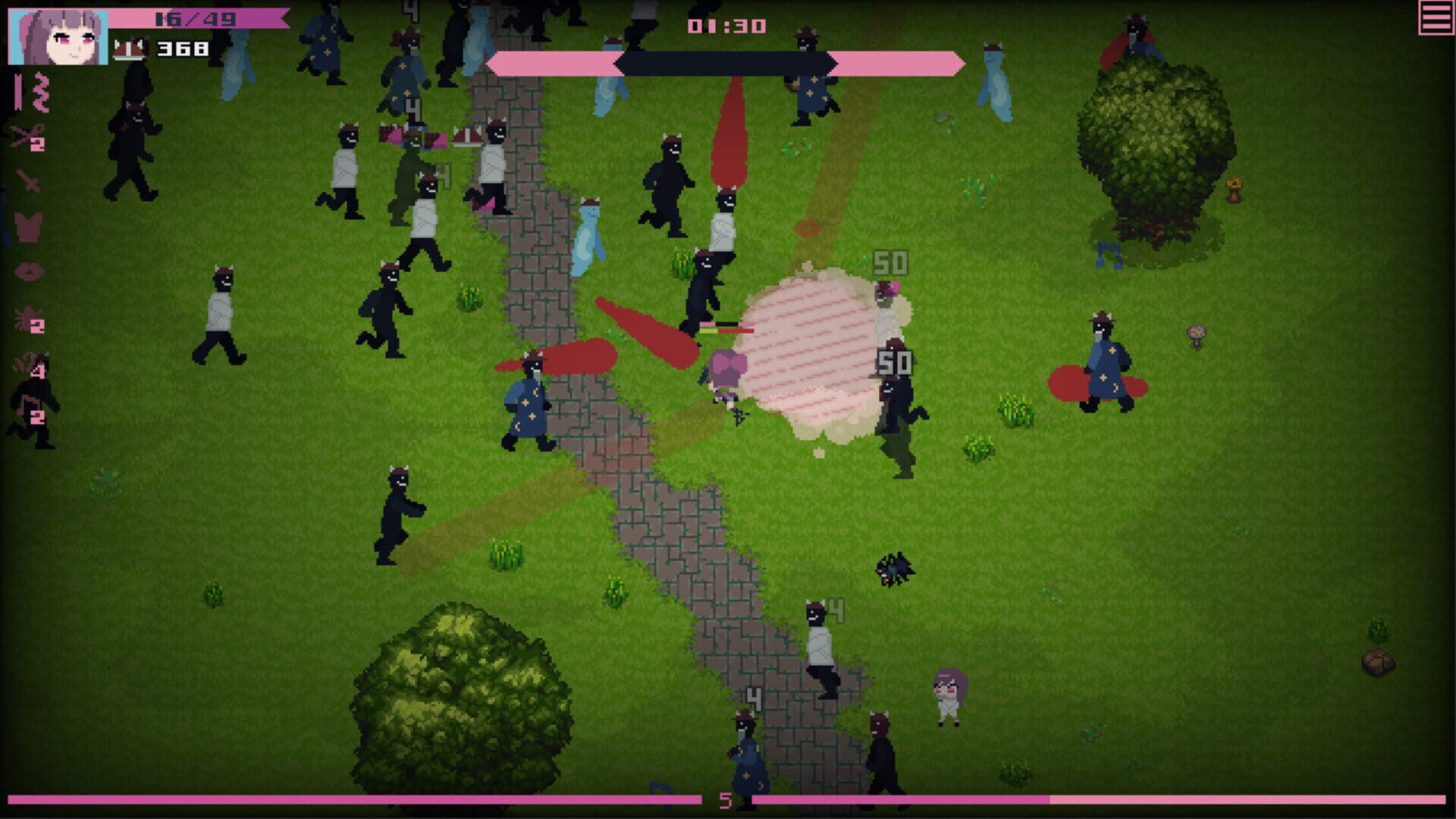Image resolution: width=1456 pixels, height=819 pixels.
Task: Select the lips skill icon
Action: click(28, 271)
